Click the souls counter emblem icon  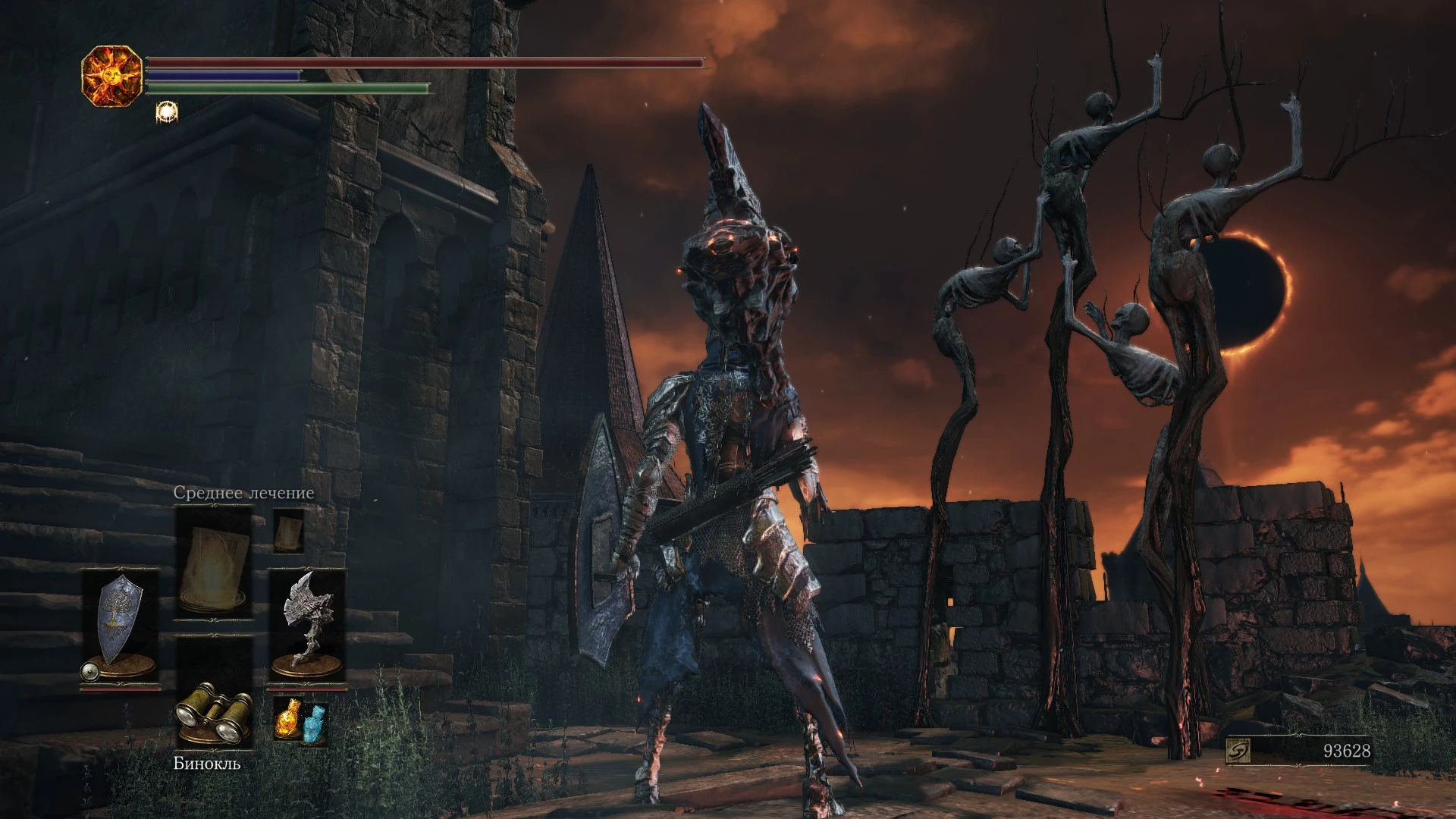point(1237,751)
